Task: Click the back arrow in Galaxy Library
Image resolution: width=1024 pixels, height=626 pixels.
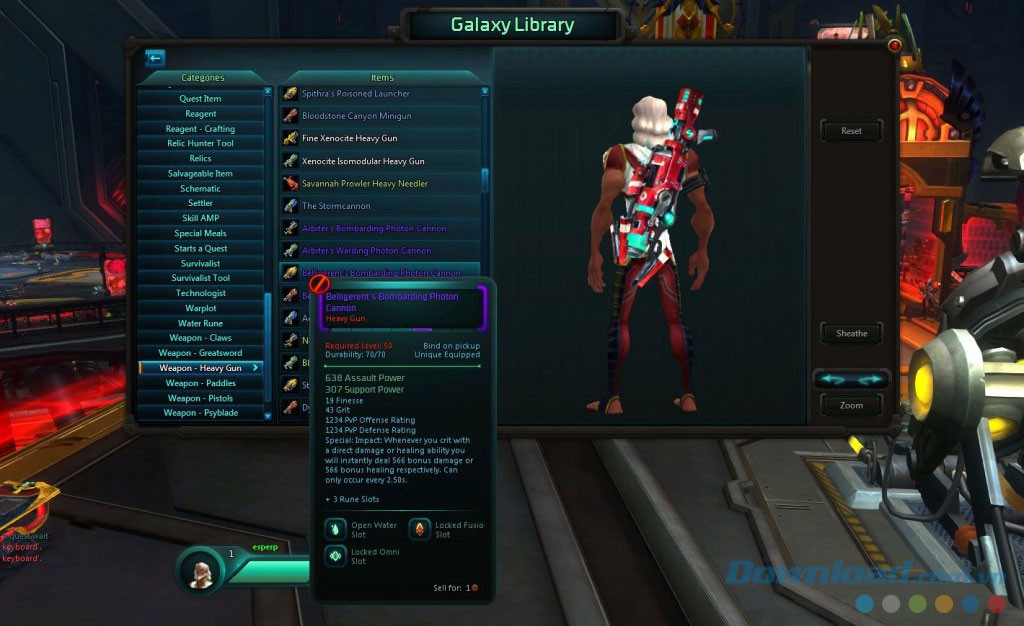Action: [x=154, y=58]
